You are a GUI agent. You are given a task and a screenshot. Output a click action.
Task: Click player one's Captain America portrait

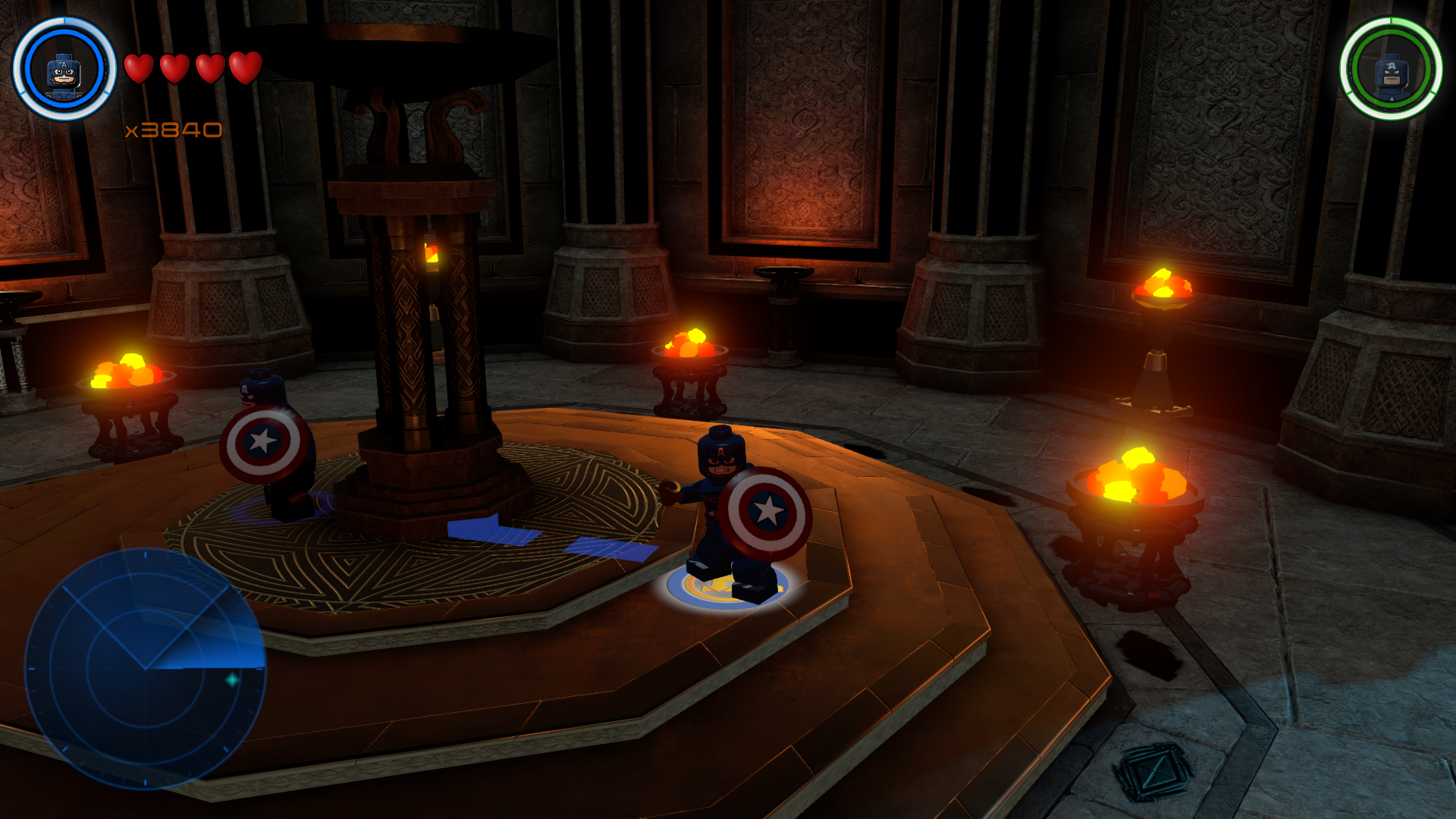tap(64, 70)
